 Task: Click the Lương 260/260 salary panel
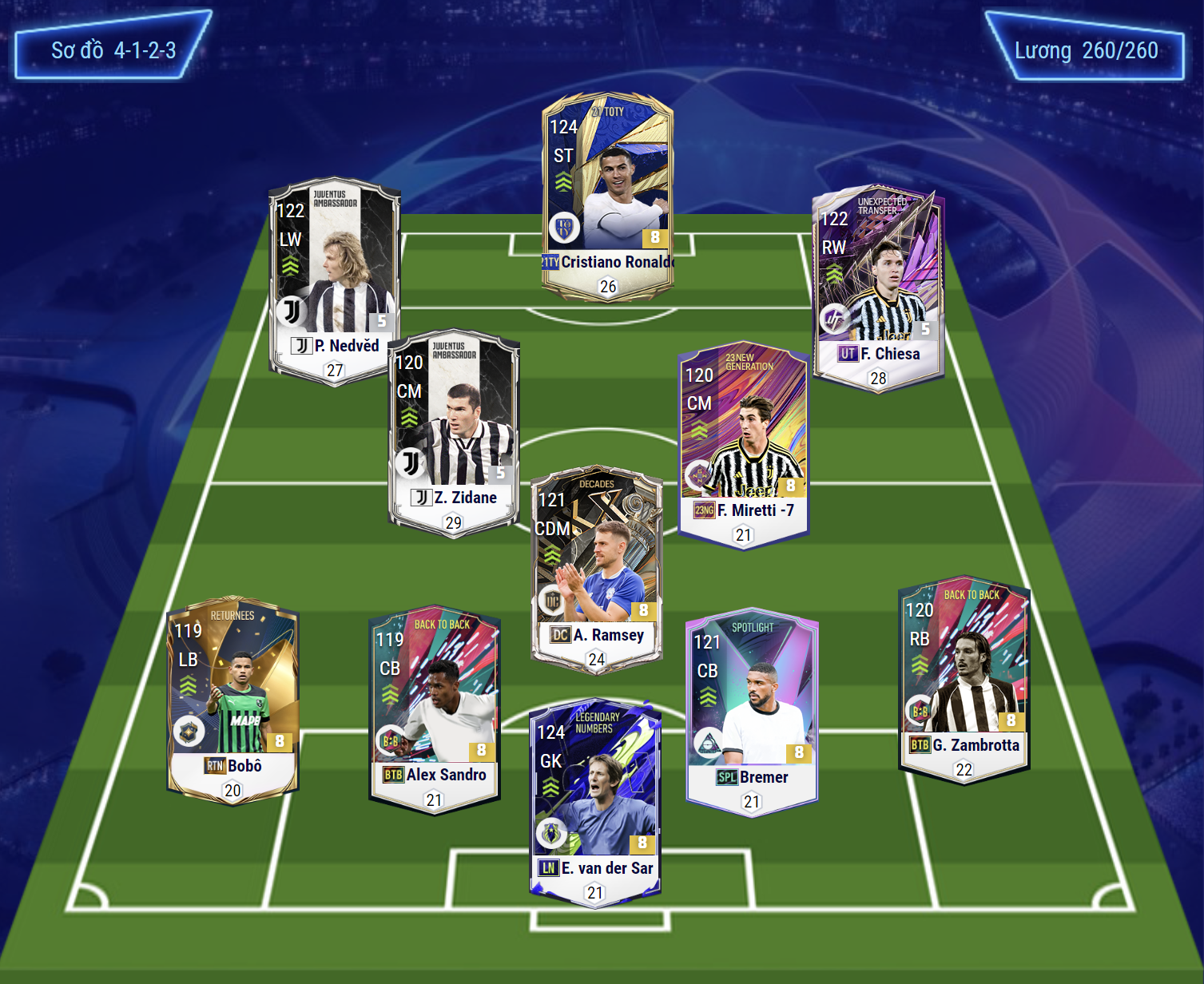(x=1085, y=50)
